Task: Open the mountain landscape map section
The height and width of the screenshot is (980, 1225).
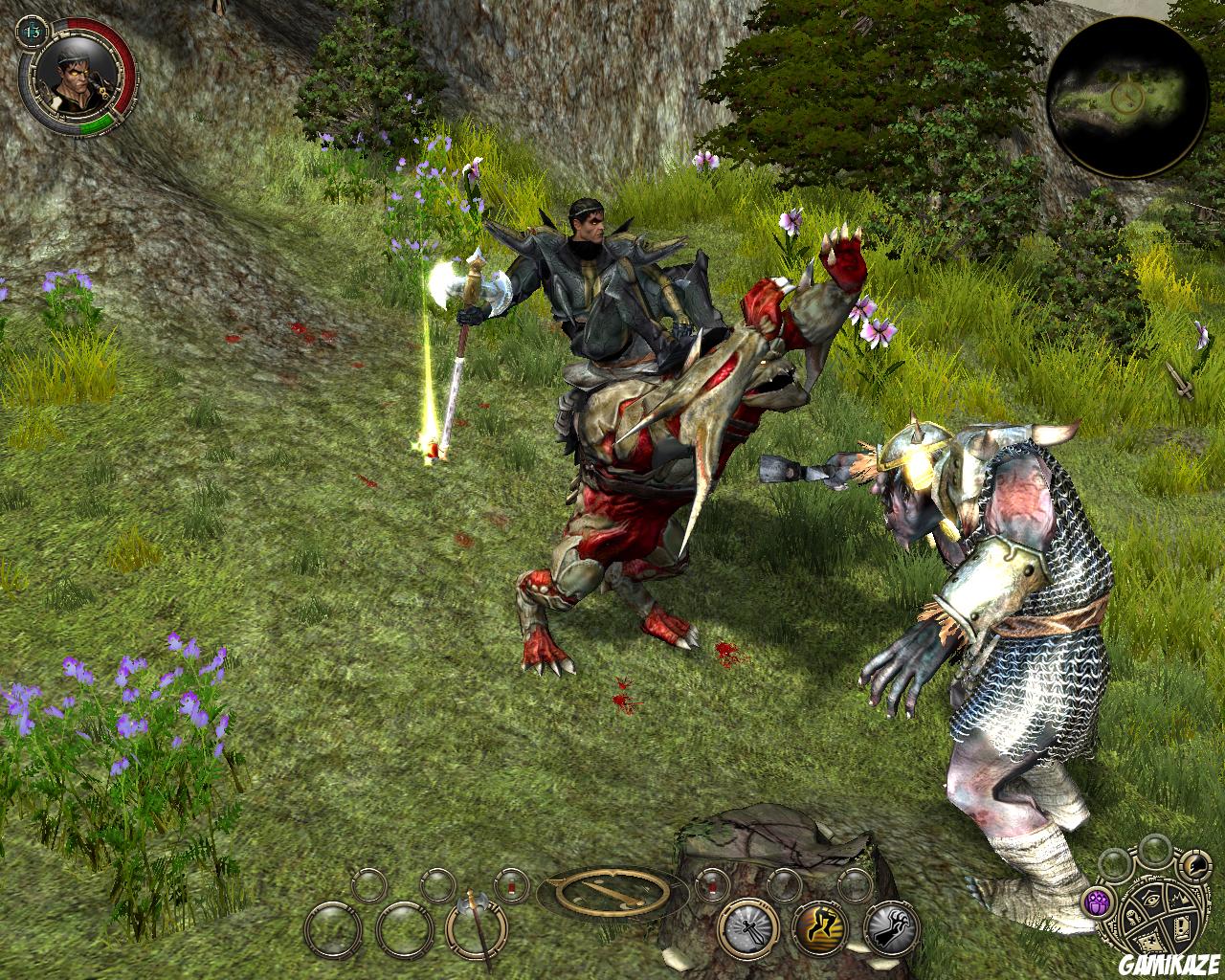Action: 1179,898
